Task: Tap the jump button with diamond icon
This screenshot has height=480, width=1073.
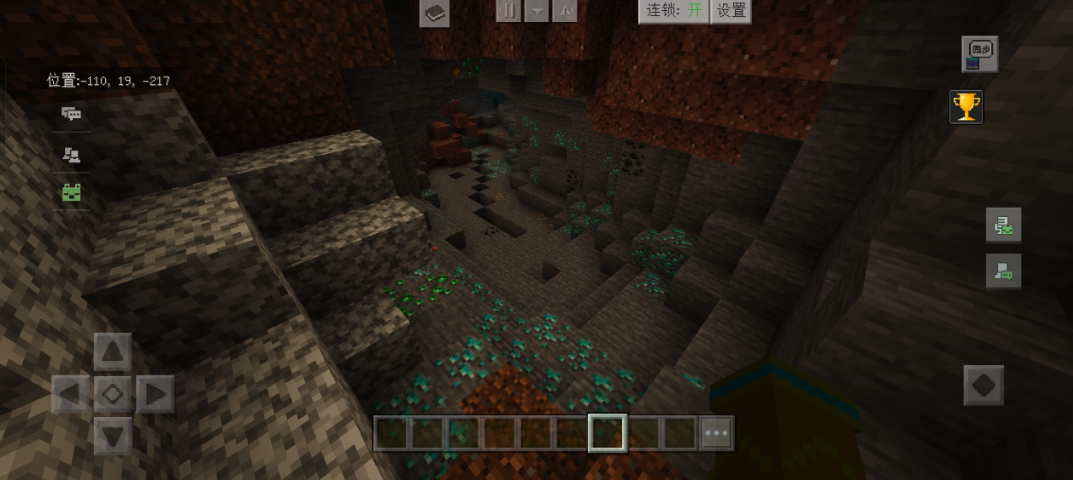Action: (x=983, y=385)
